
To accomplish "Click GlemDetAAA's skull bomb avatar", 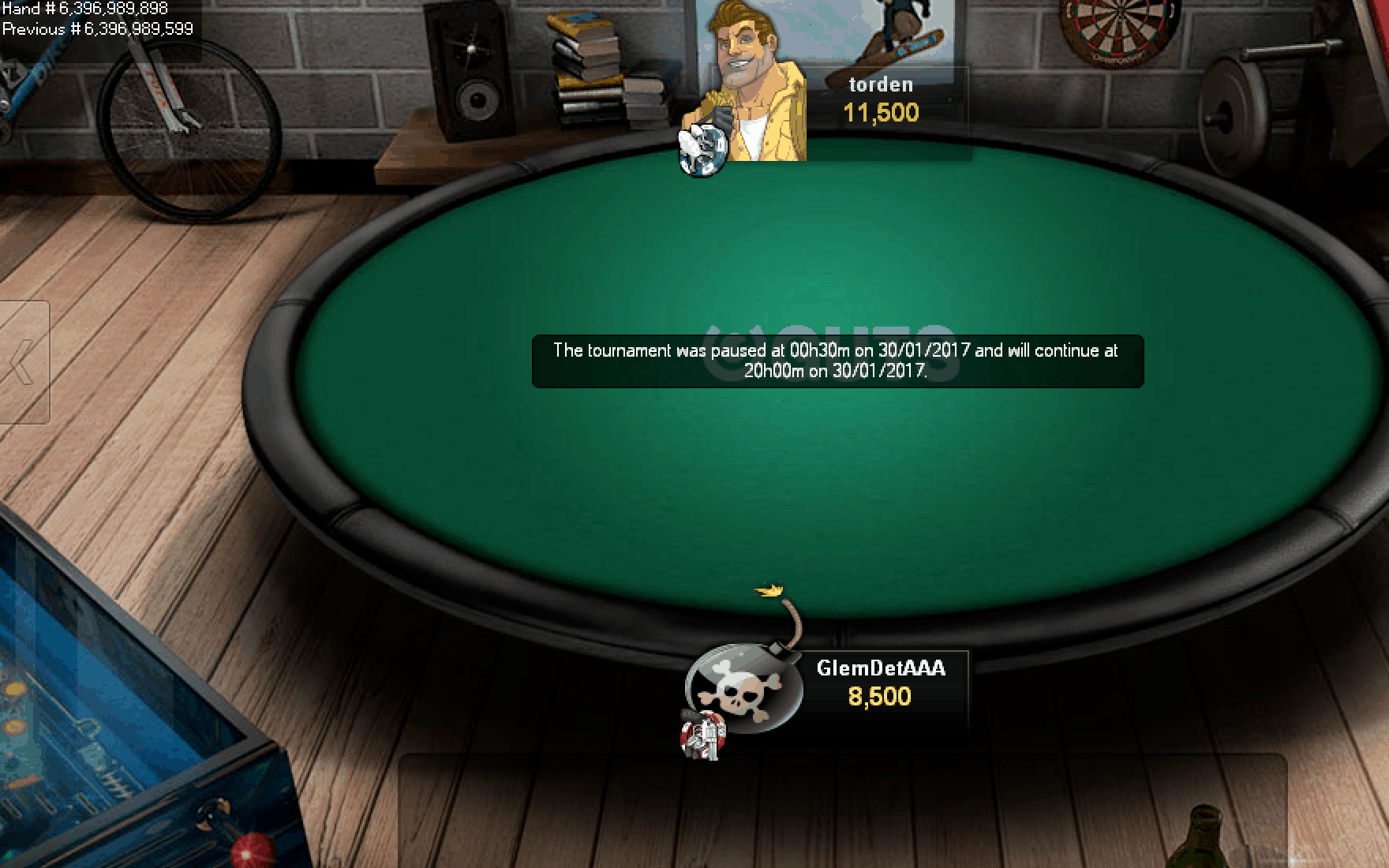I will click(741, 685).
